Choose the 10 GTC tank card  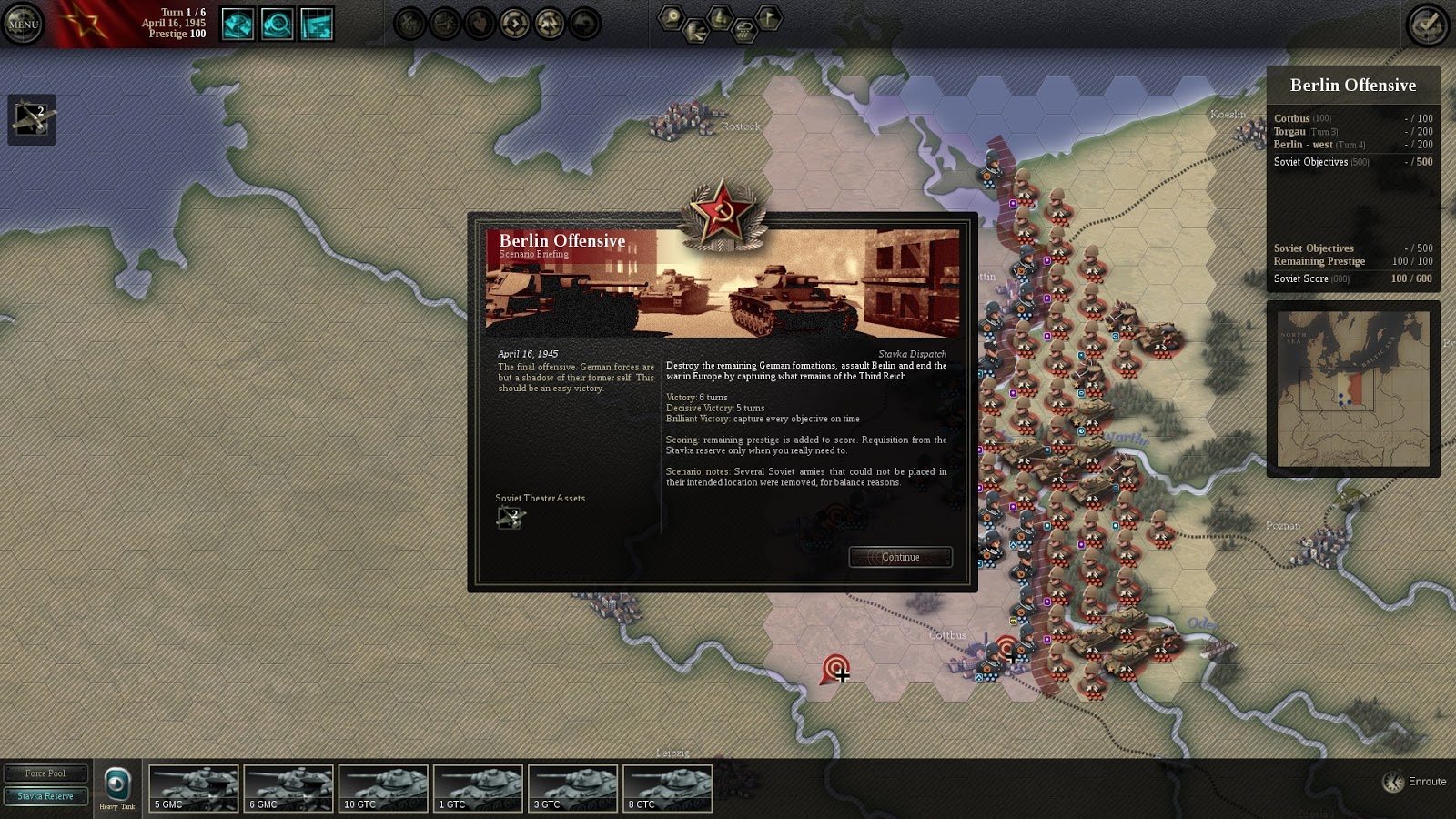pyautogui.click(x=383, y=788)
